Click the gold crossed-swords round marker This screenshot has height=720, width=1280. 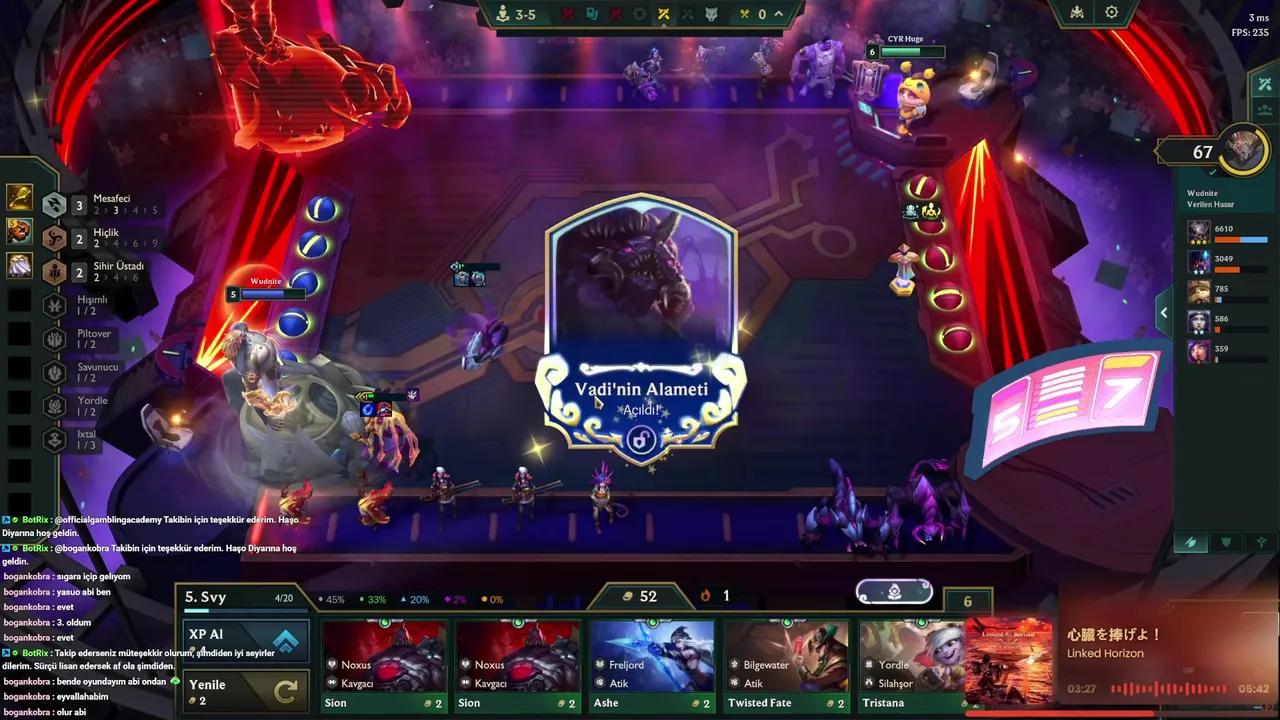point(663,14)
